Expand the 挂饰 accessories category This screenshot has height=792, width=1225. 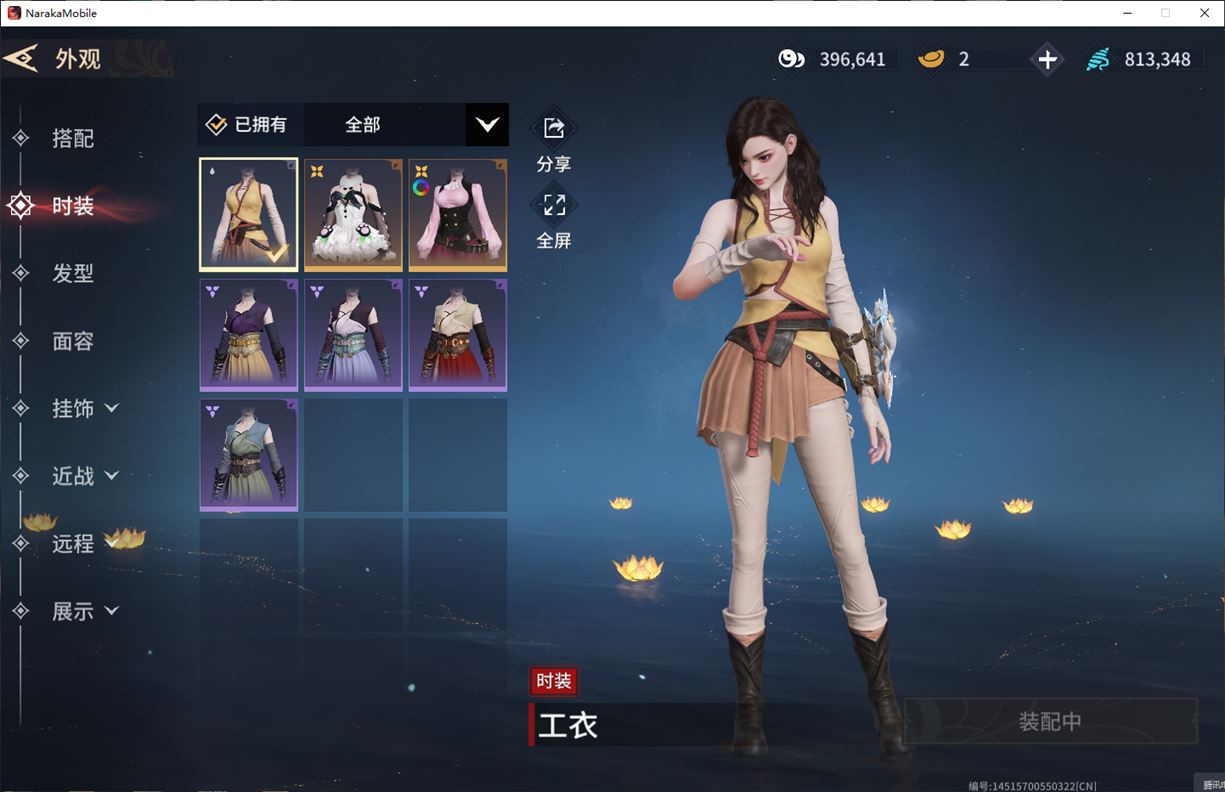click(x=84, y=408)
